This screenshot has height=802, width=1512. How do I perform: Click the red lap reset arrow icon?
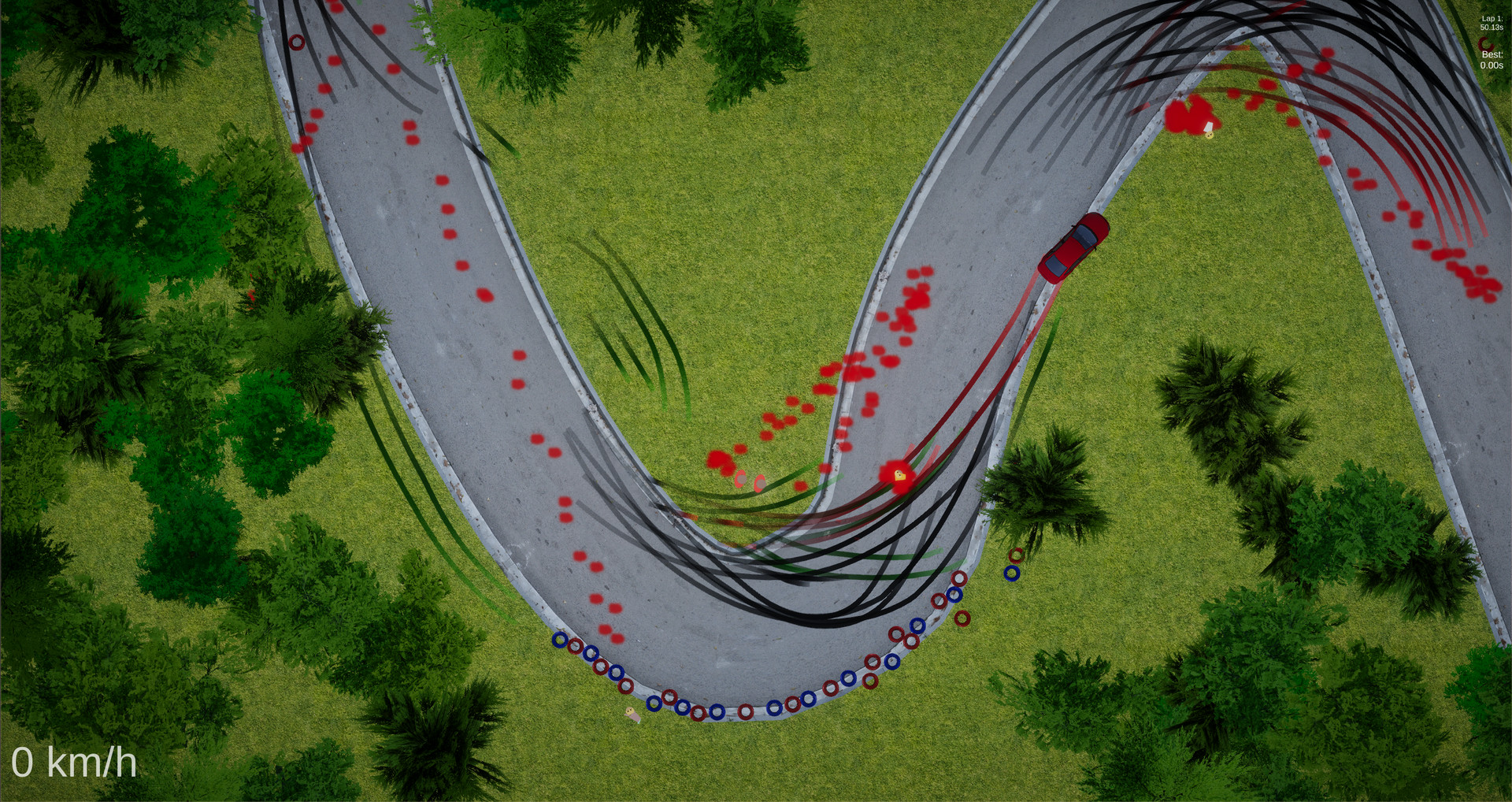(1486, 43)
